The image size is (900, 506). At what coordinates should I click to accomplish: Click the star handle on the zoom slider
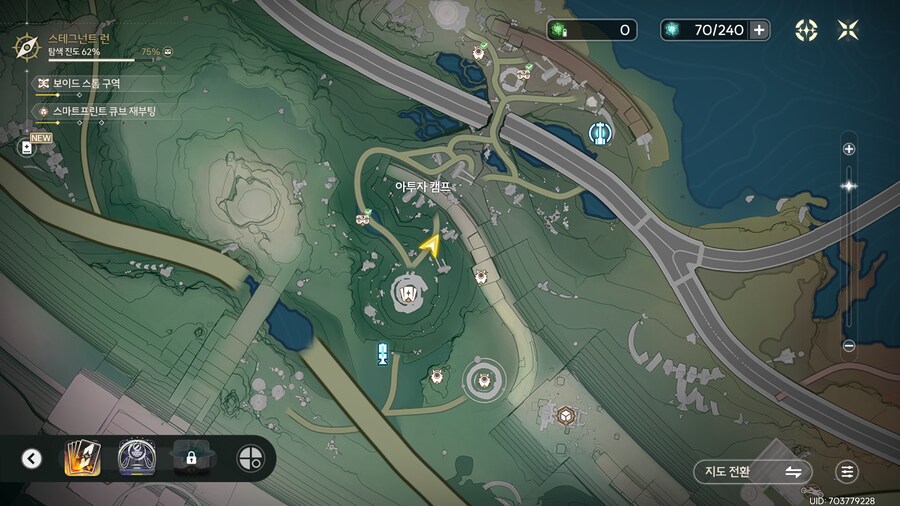coord(849,186)
